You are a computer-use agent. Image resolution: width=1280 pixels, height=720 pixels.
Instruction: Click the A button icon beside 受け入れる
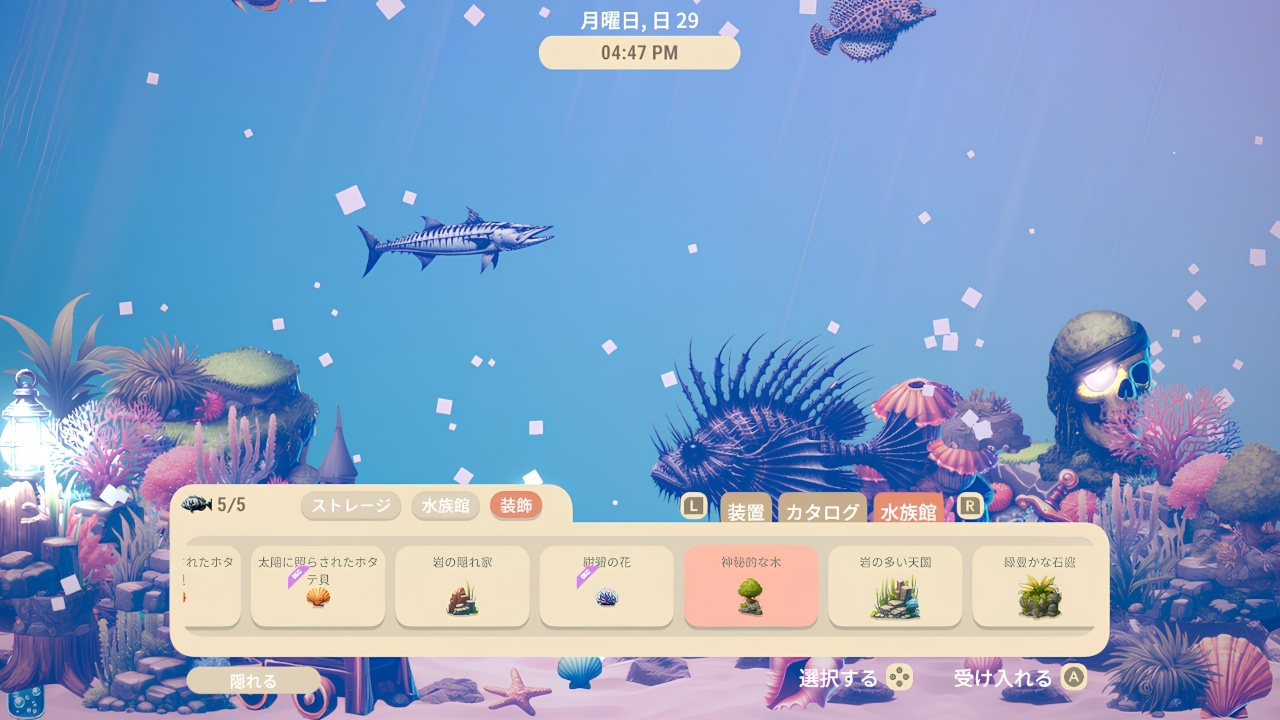[x=1073, y=676]
